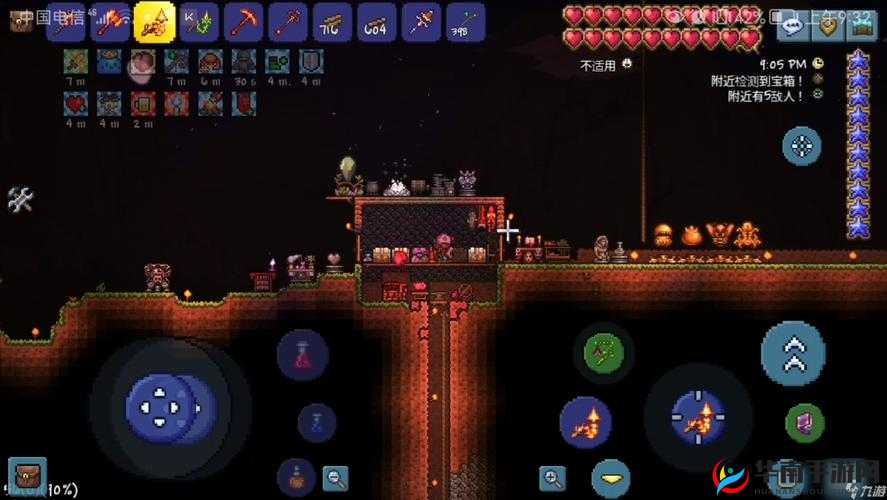Use the blue mana potion quick button
Image resolution: width=887 pixels, height=500 pixels.
point(316,422)
